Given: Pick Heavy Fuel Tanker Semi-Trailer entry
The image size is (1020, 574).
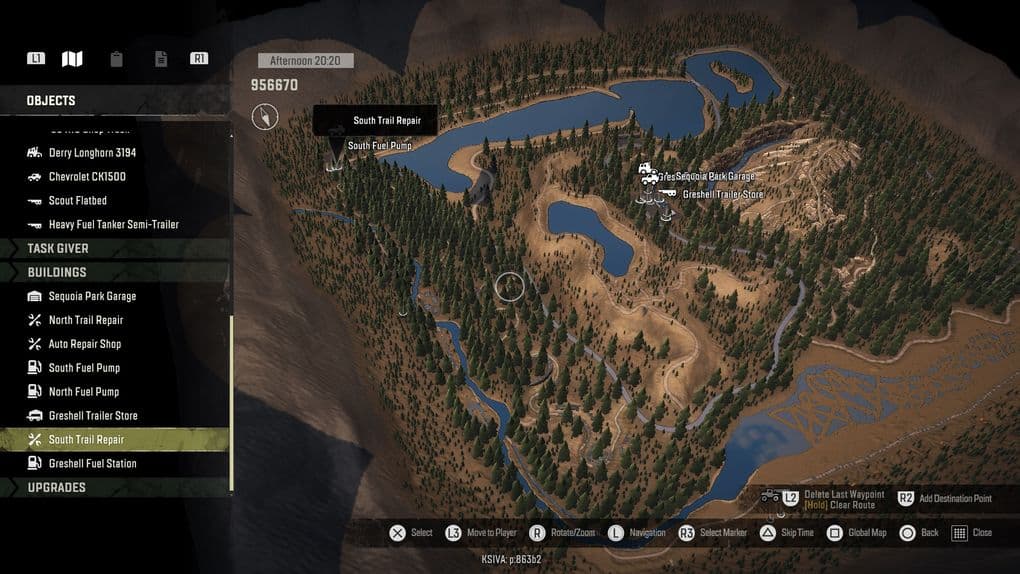Looking at the screenshot, I should pyautogui.click(x=113, y=225).
